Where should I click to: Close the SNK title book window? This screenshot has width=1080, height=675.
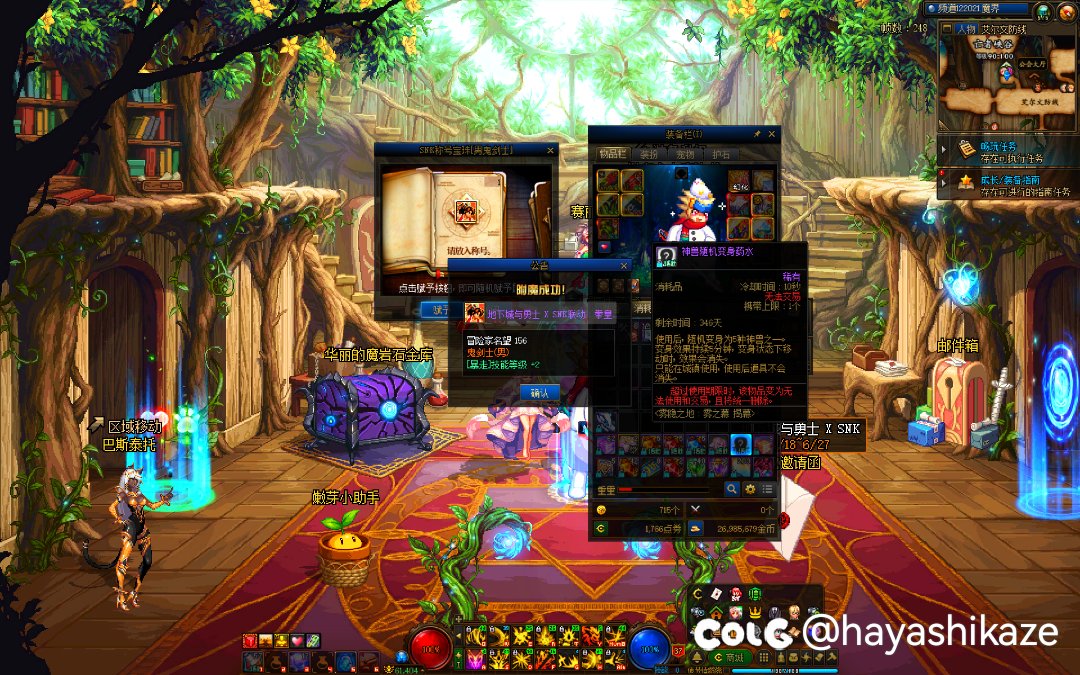(x=550, y=150)
